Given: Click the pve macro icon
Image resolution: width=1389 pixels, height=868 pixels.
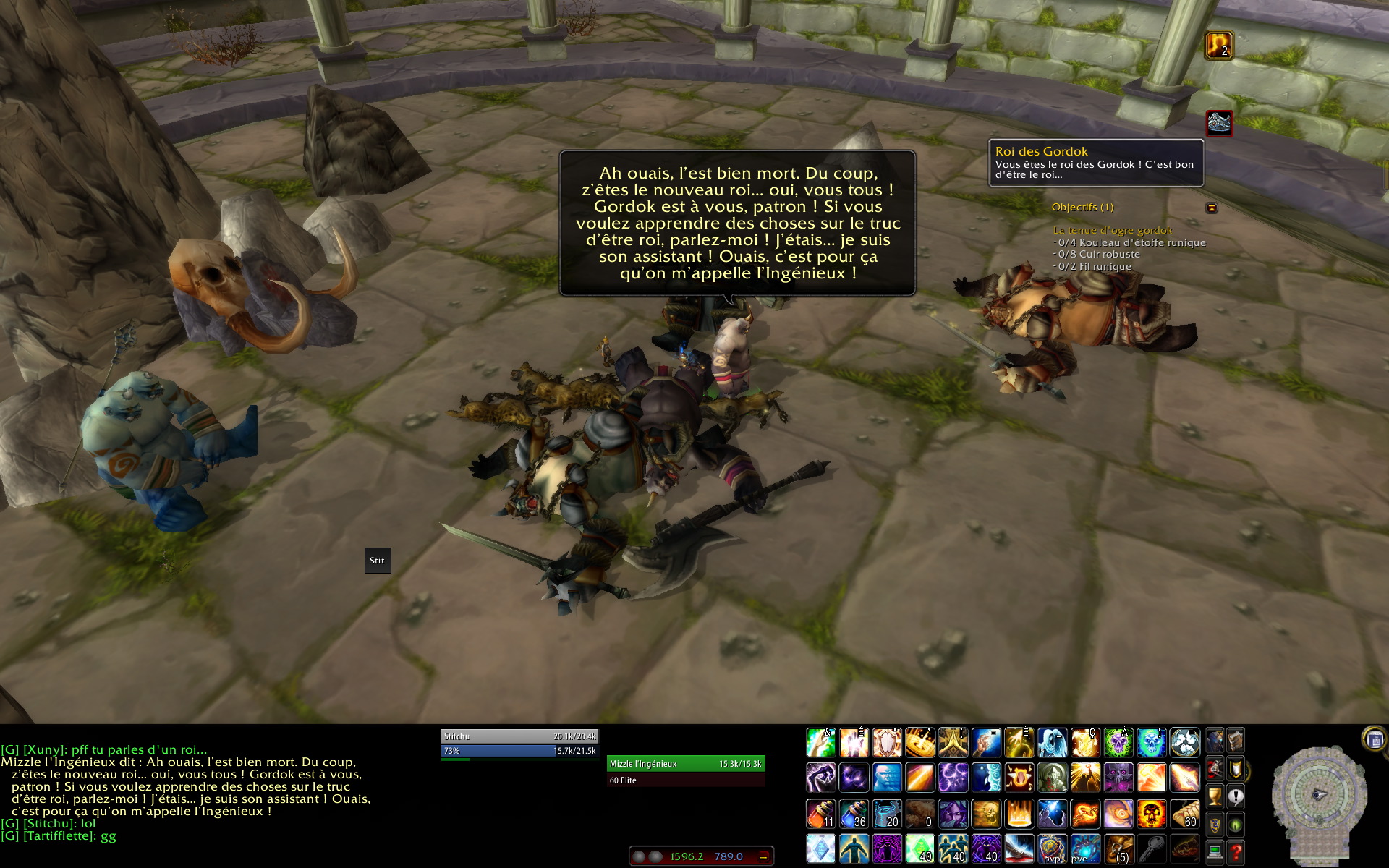Looking at the screenshot, I should (x=1084, y=848).
